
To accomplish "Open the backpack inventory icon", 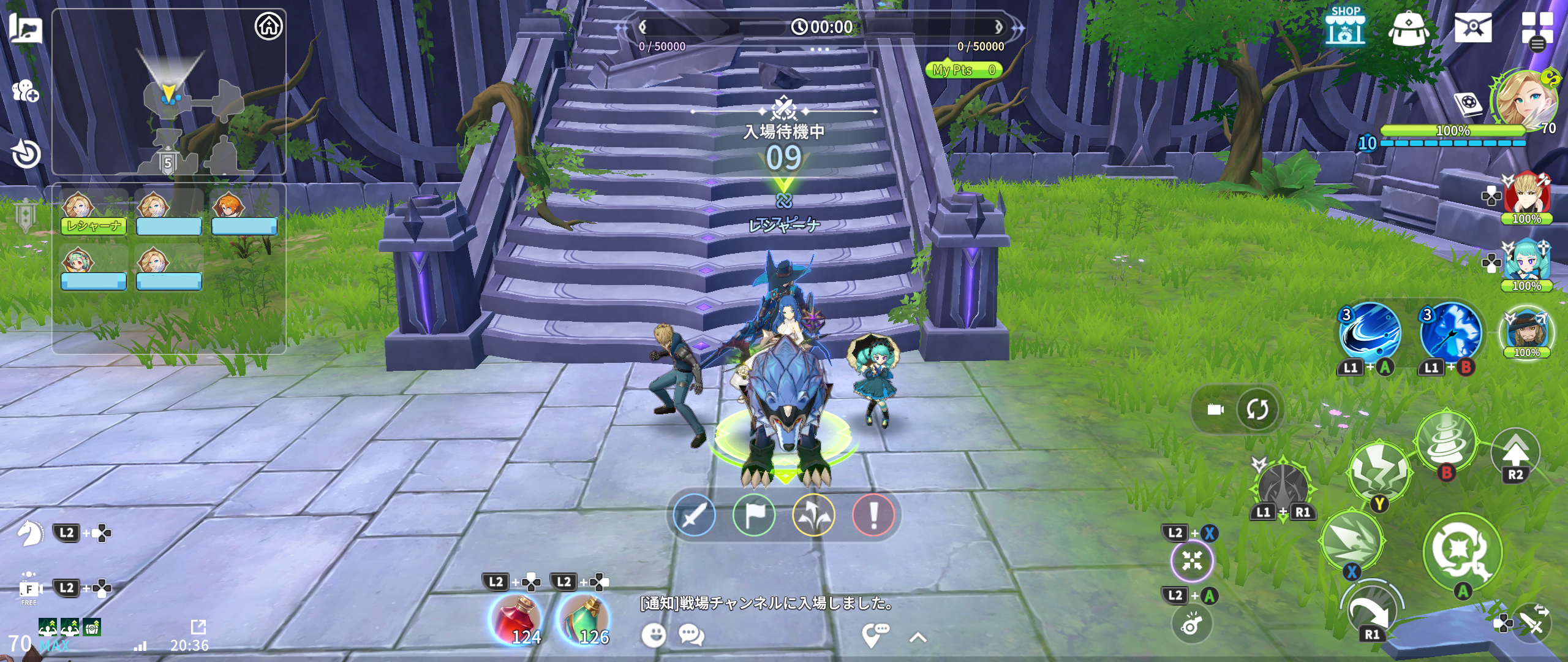I will pos(1408,29).
